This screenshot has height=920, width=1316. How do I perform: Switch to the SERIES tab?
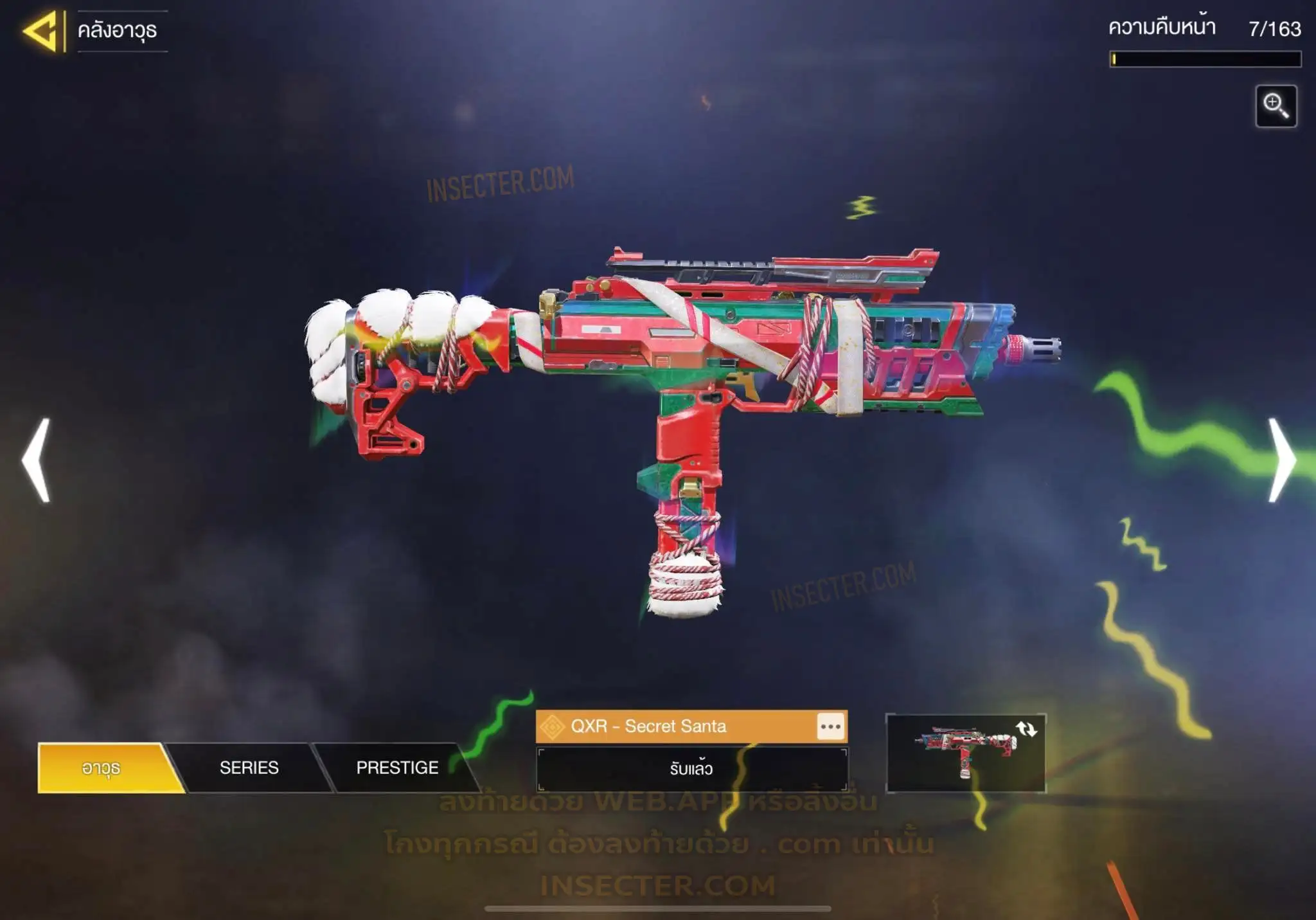point(249,768)
